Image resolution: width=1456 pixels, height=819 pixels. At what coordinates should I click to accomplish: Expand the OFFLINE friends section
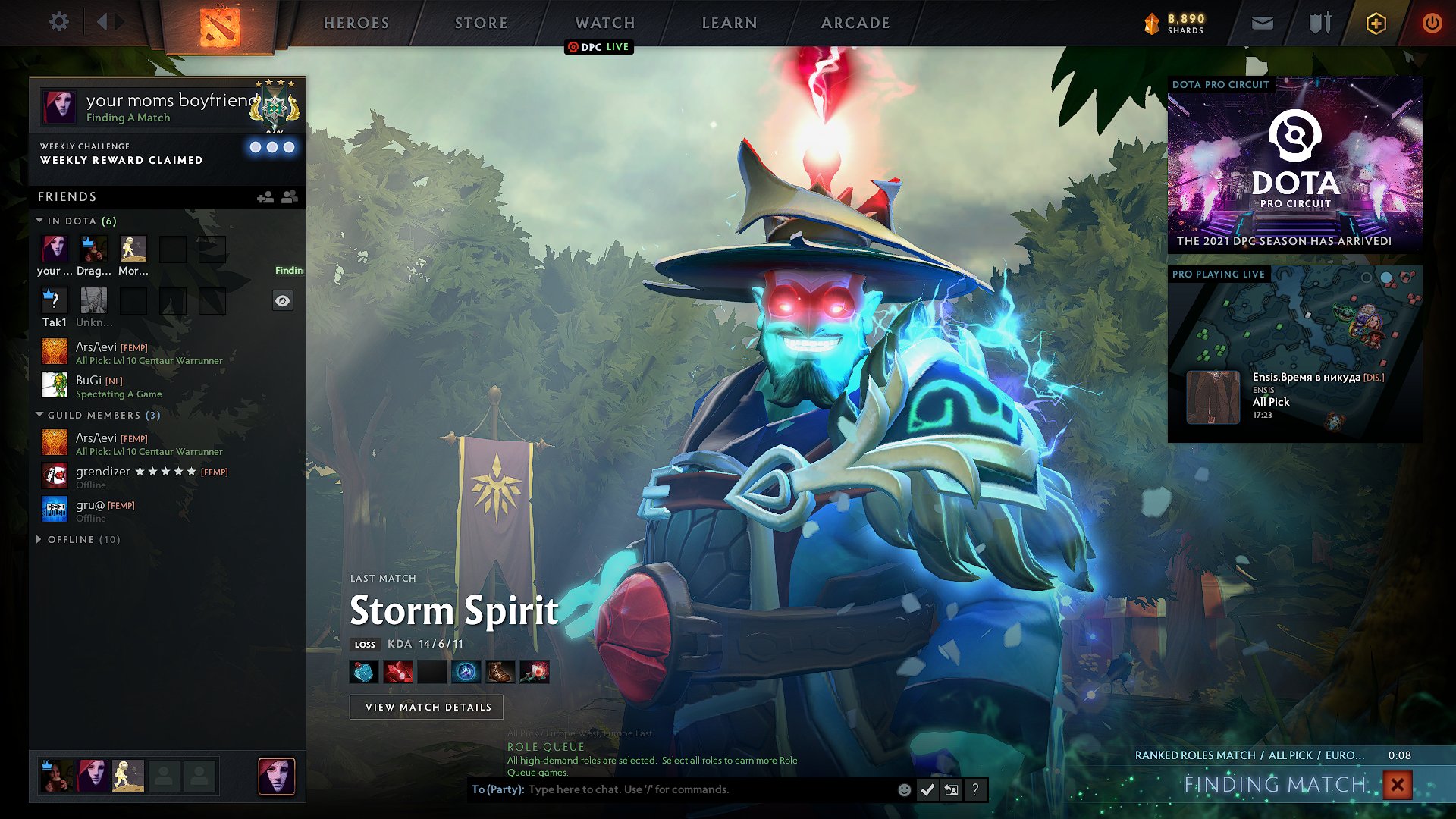pyautogui.click(x=39, y=539)
